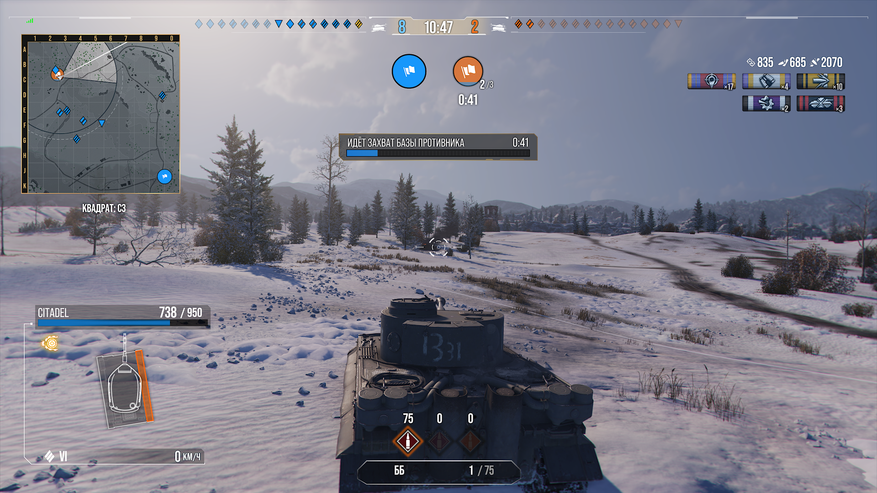877x493 pixels.
Task: Click the blue team base flag icon
Action: [x=409, y=71]
